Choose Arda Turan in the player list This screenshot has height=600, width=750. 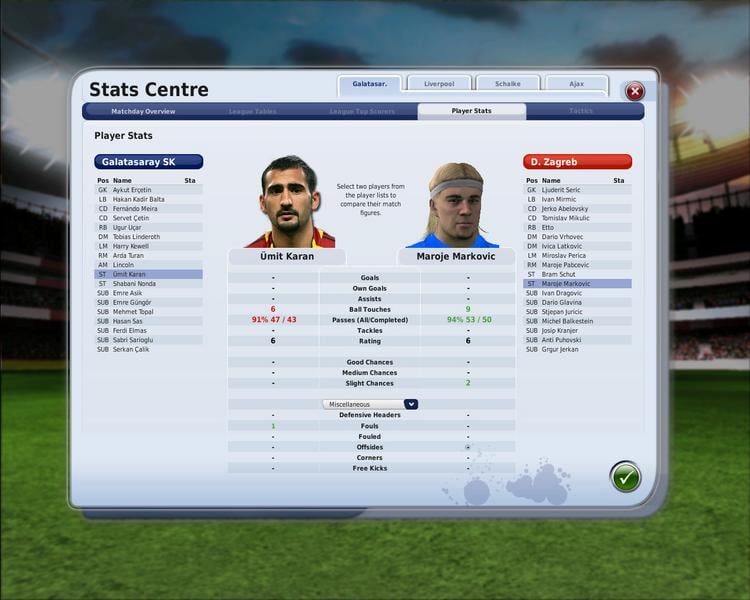(x=130, y=255)
